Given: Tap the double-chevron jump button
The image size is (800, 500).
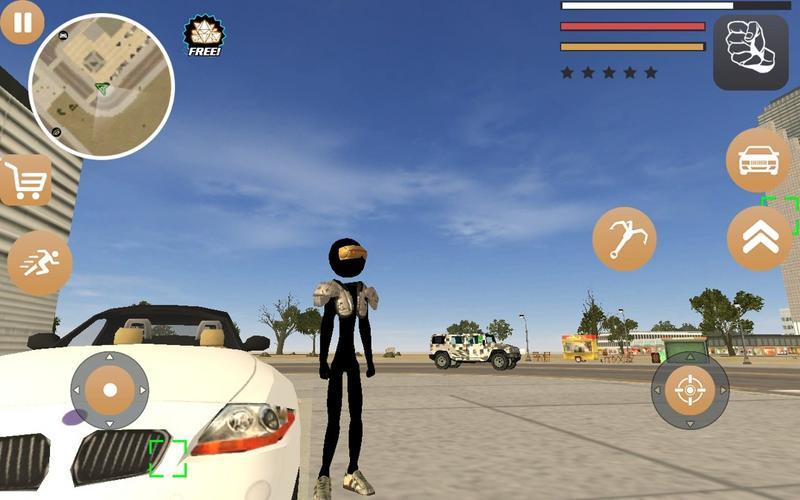Looking at the screenshot, I should pos(759,238).
